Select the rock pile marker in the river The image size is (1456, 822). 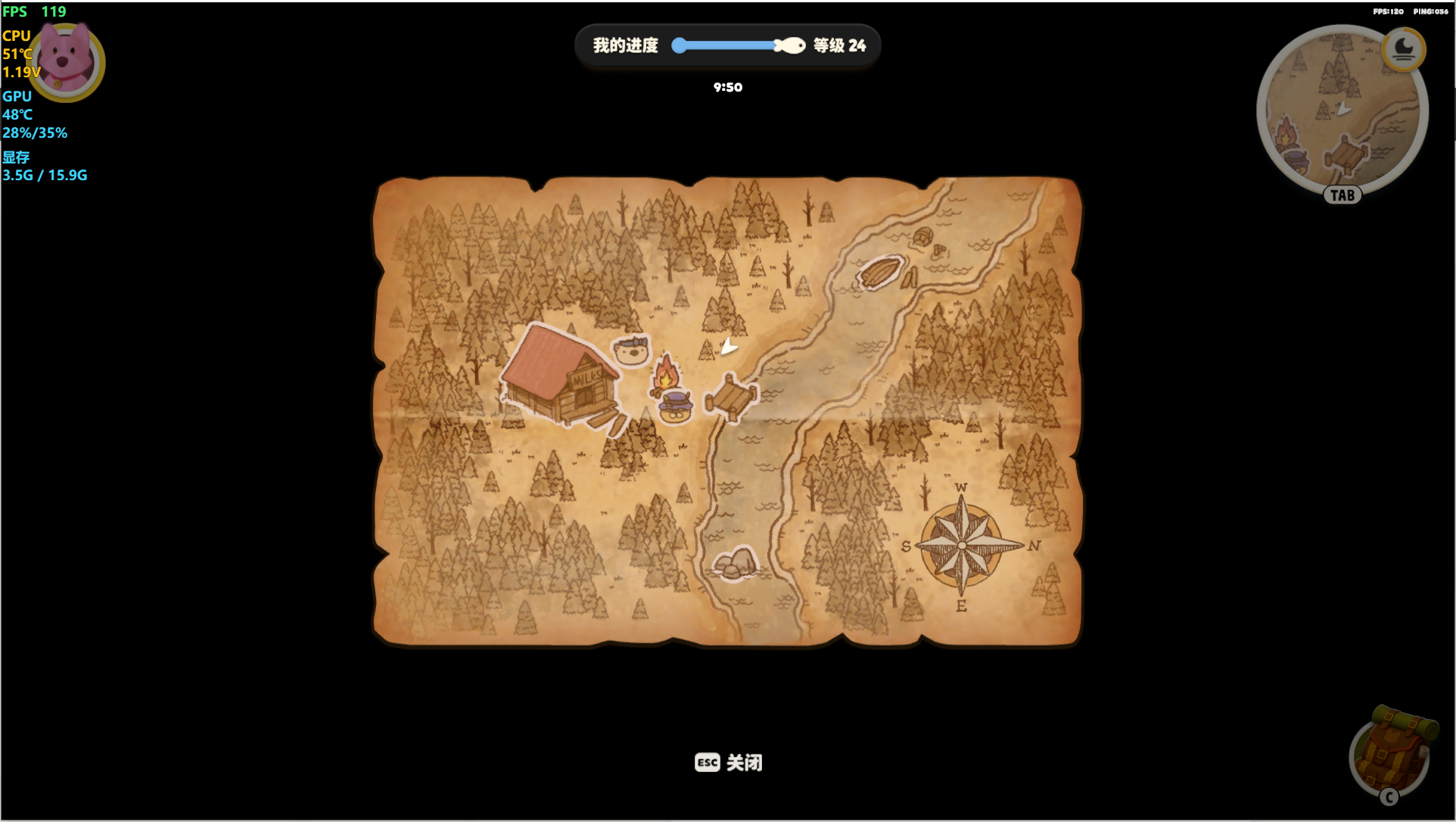coord(734,563)
